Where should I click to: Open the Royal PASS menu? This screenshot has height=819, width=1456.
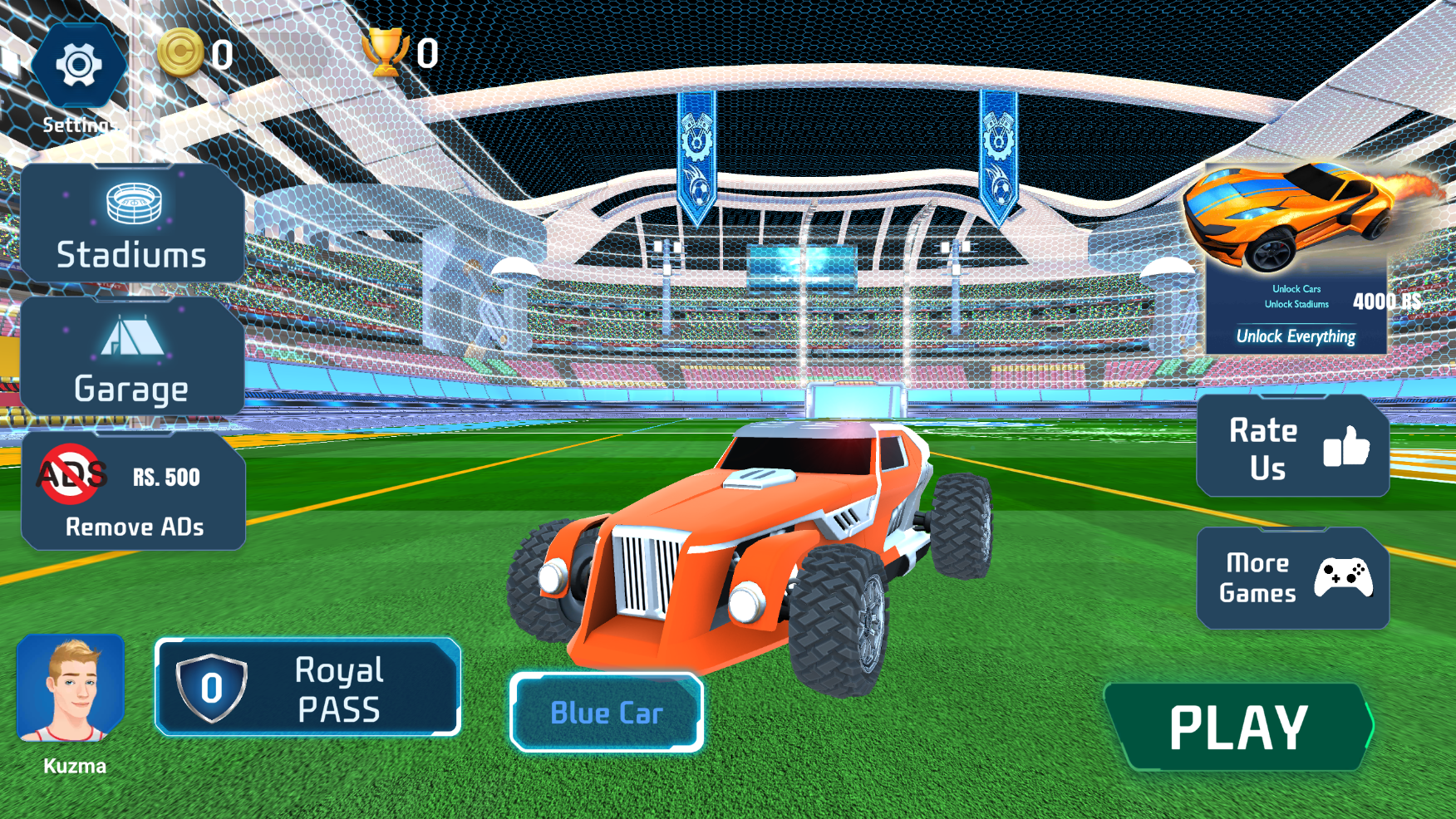(x=307, y=687)
